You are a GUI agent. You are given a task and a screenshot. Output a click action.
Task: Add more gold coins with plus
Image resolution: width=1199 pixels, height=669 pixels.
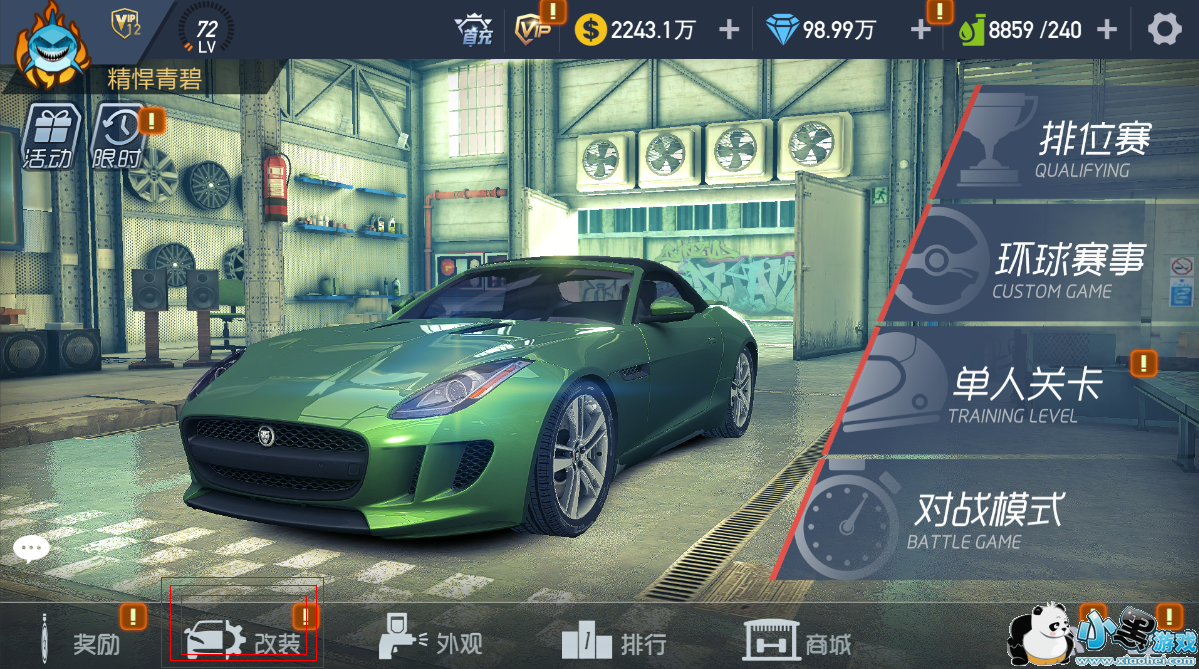pos(730,29)
